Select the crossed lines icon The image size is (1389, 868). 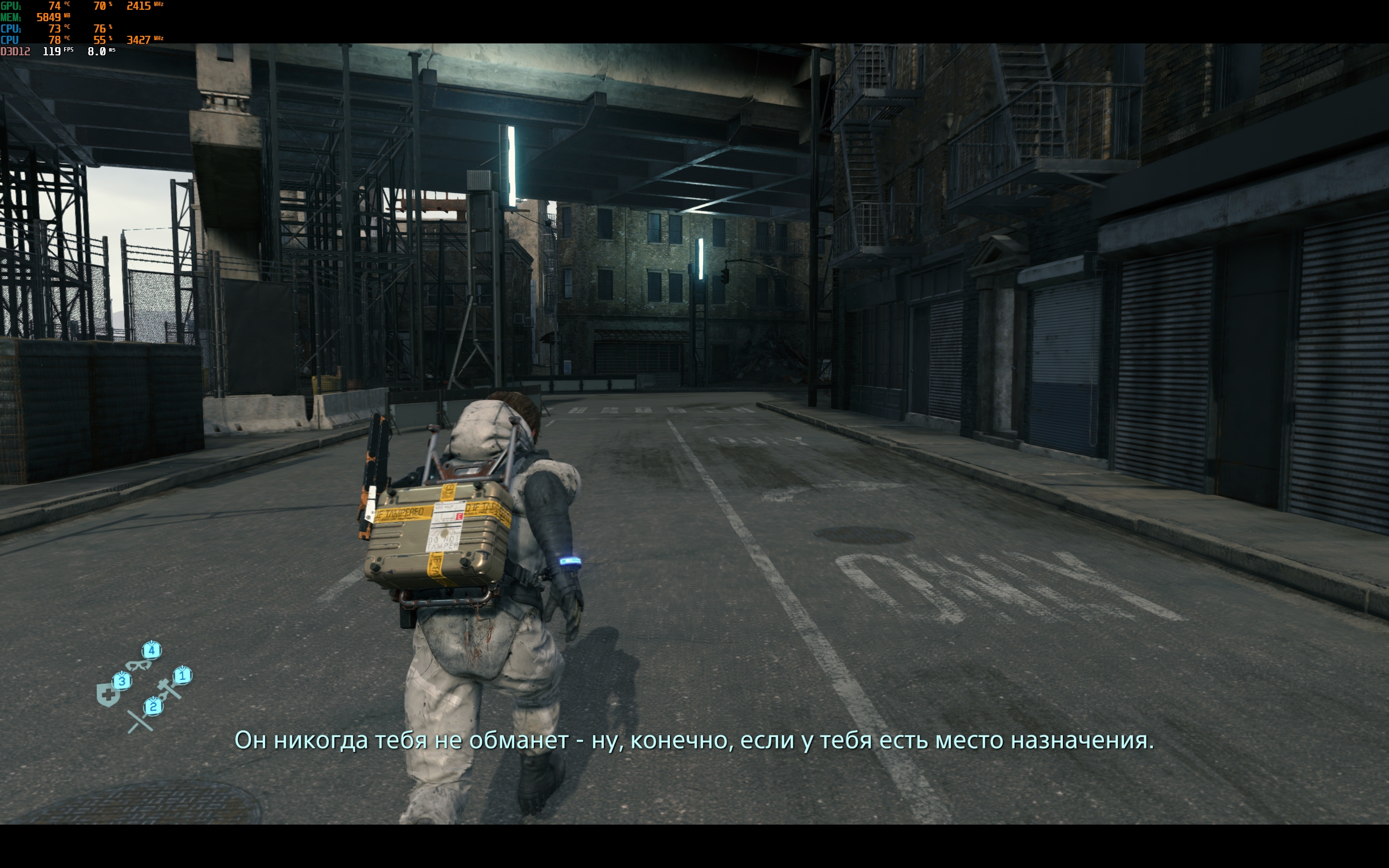tap(139, 722)
